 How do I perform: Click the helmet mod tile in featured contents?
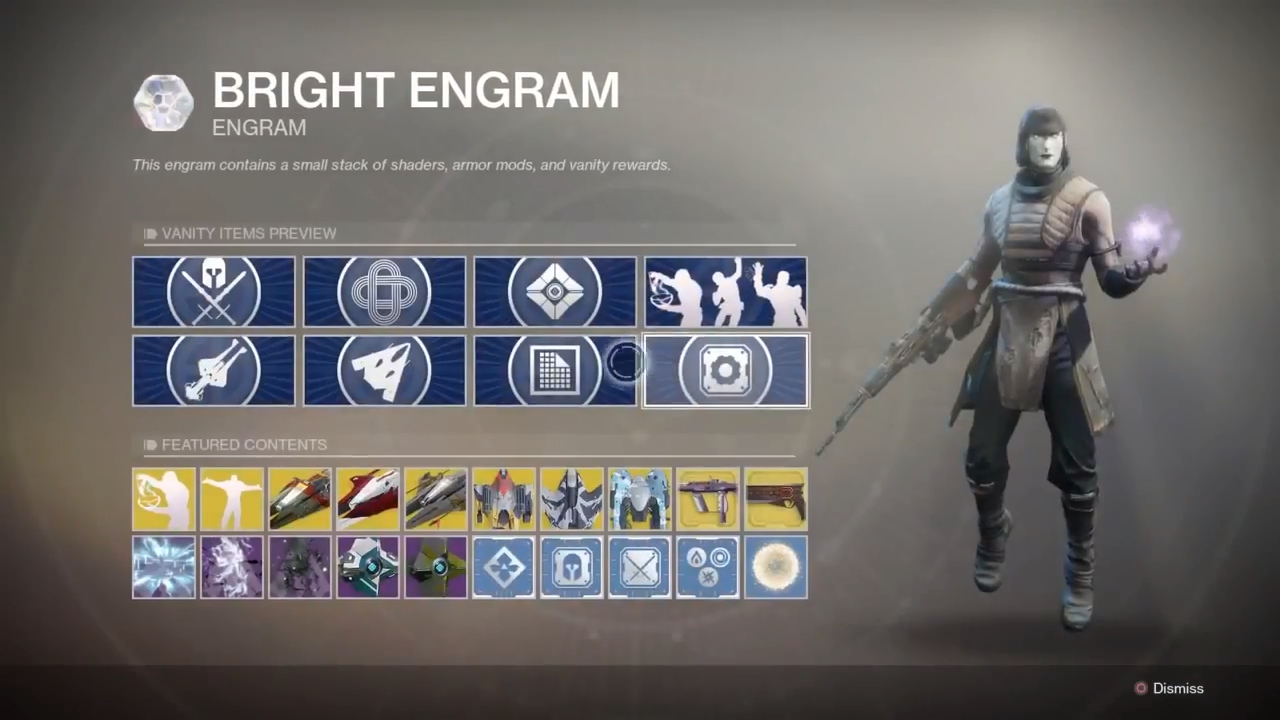(x=571, y=567)
